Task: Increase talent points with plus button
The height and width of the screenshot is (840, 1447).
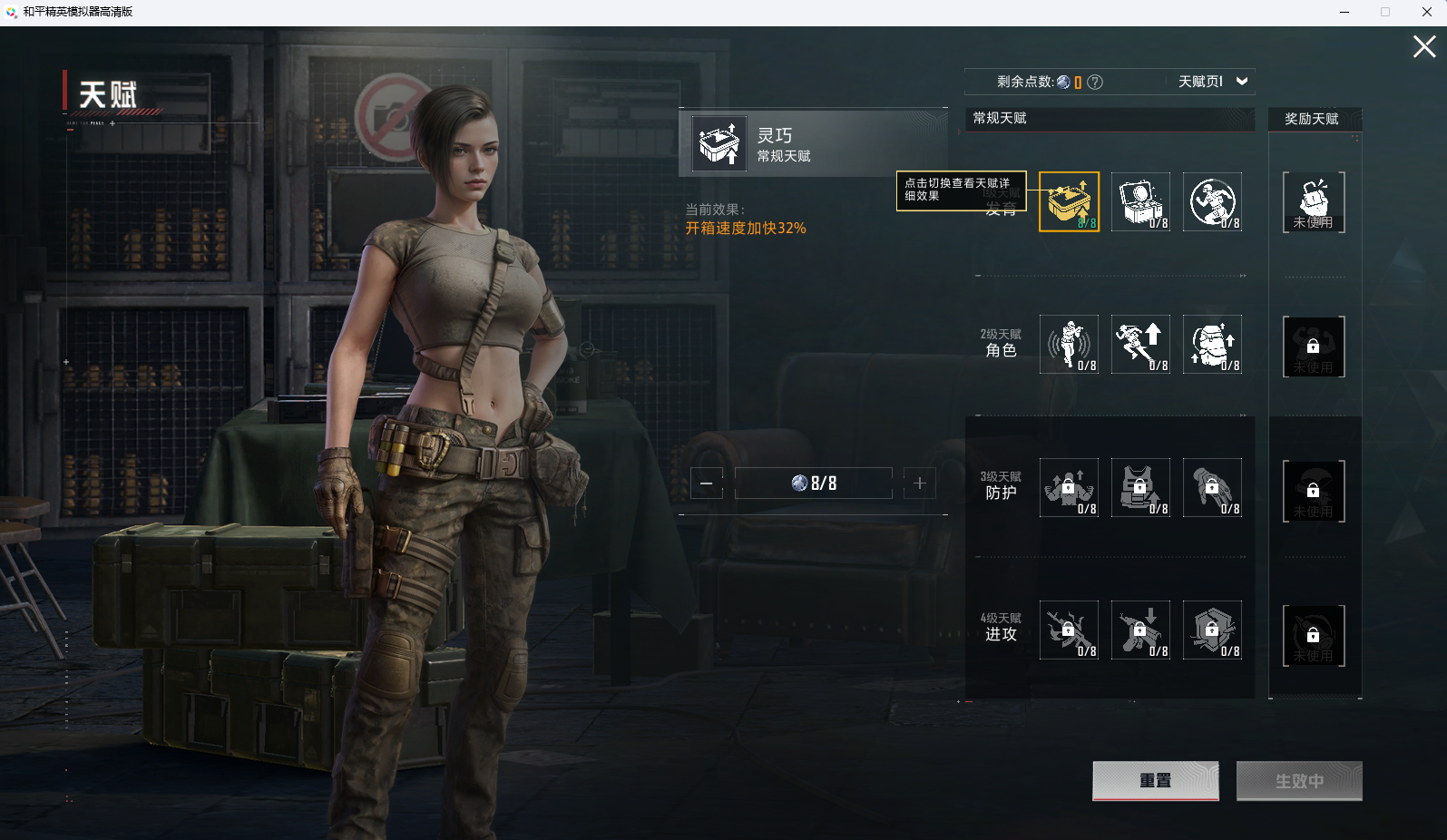Action: click(x=919, y=483)
